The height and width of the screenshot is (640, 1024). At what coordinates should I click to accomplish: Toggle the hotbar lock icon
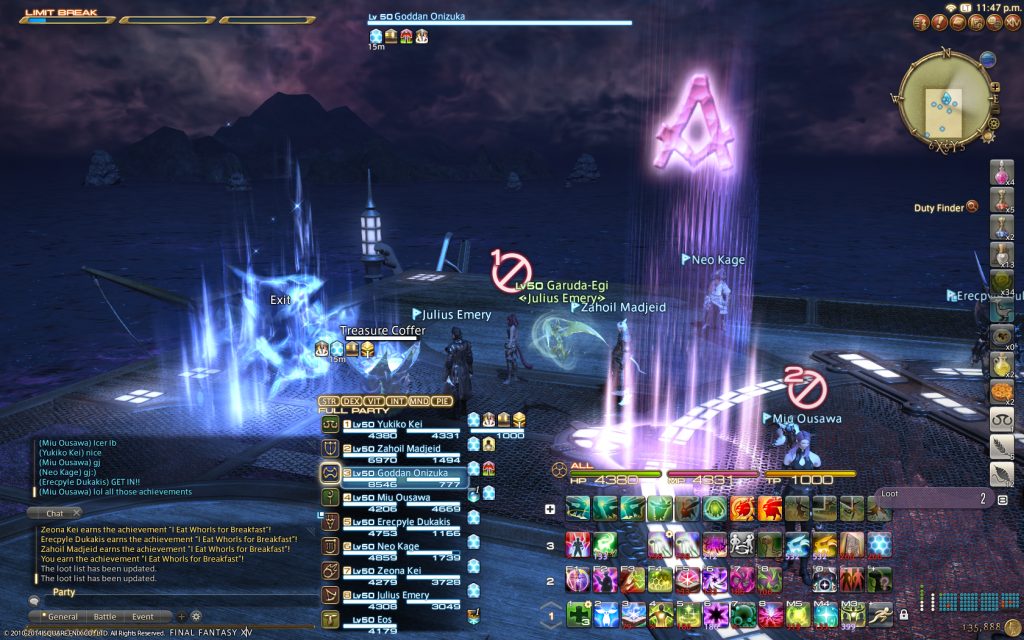904,614
